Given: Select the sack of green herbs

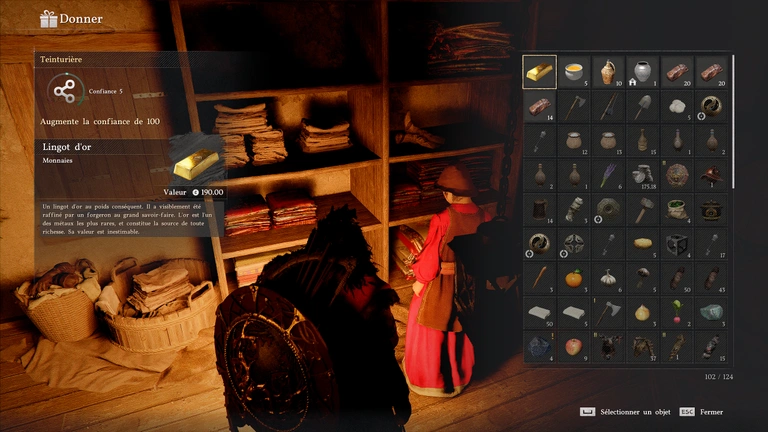Looking at the screenshot, I should [x=678, y=209].
